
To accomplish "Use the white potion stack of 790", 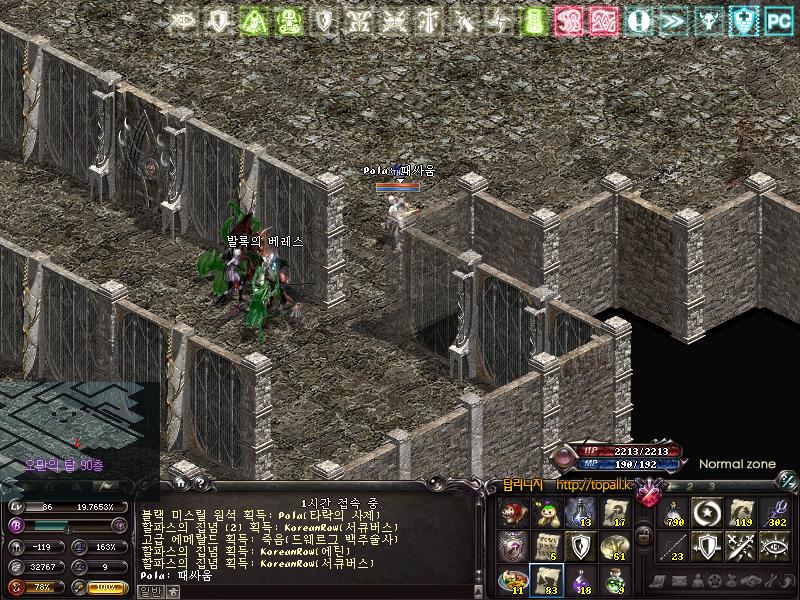I will 674,512.
